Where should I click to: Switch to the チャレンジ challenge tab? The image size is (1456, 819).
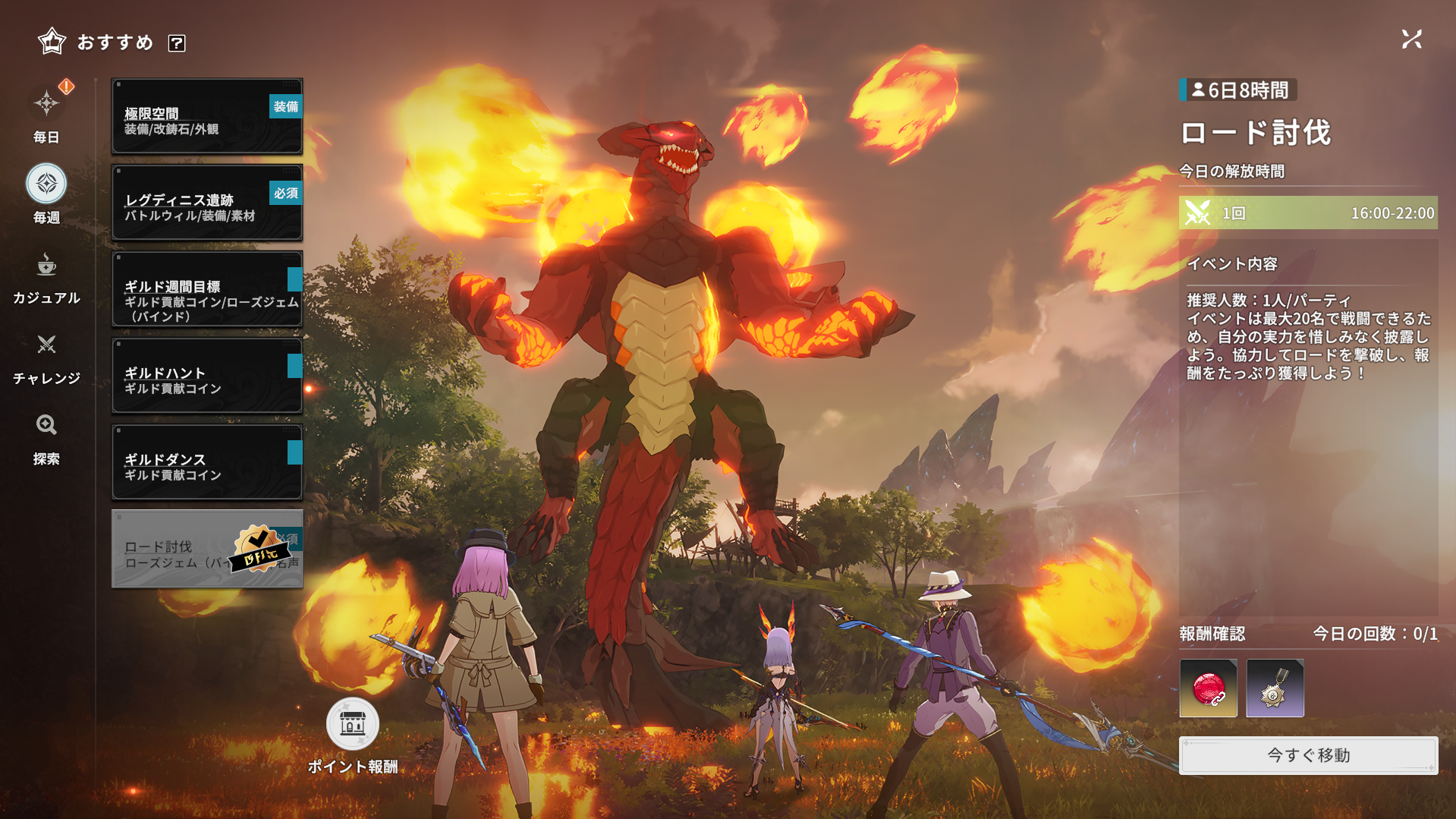click(x=46, y=357)
